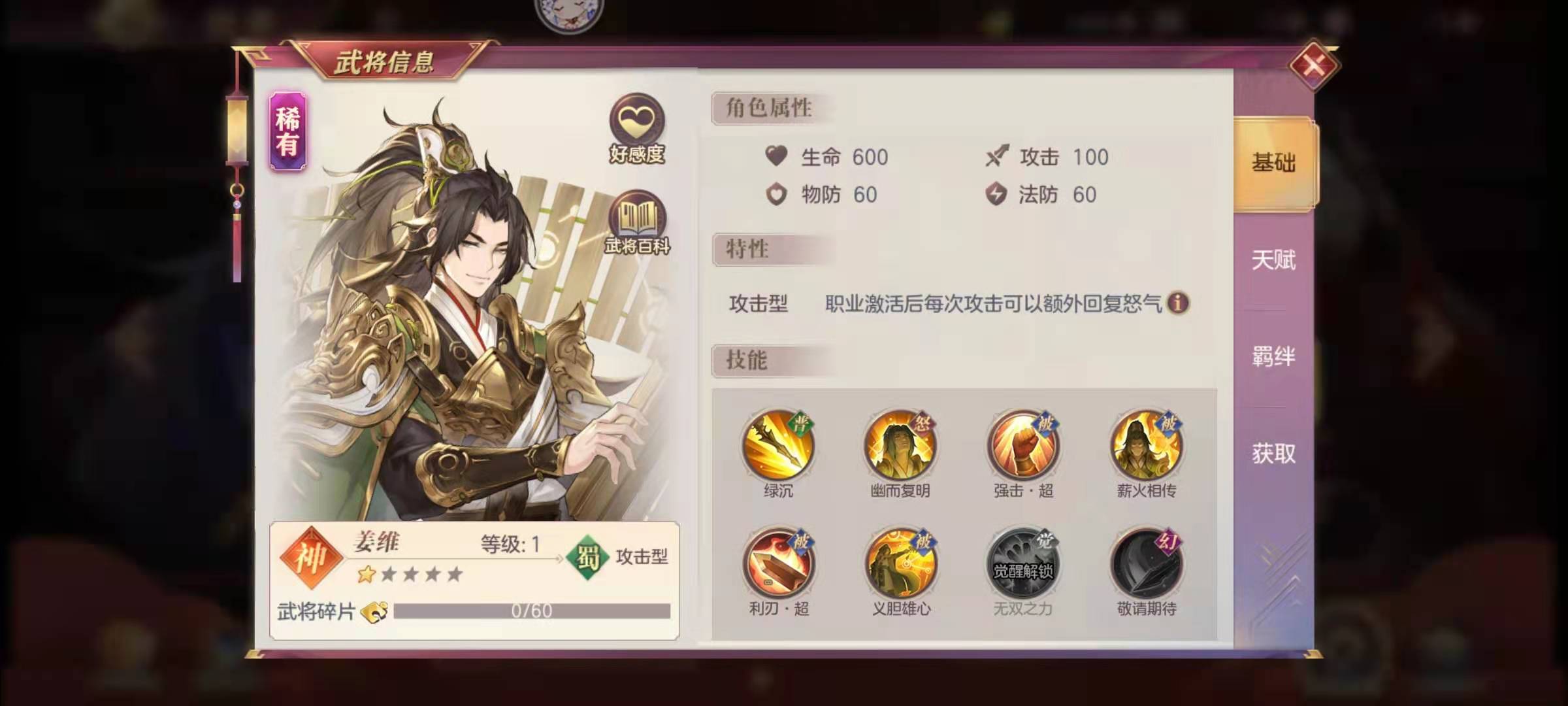Return to the 基础 tab
1568x706 pixels.
tap(1273, 162)
